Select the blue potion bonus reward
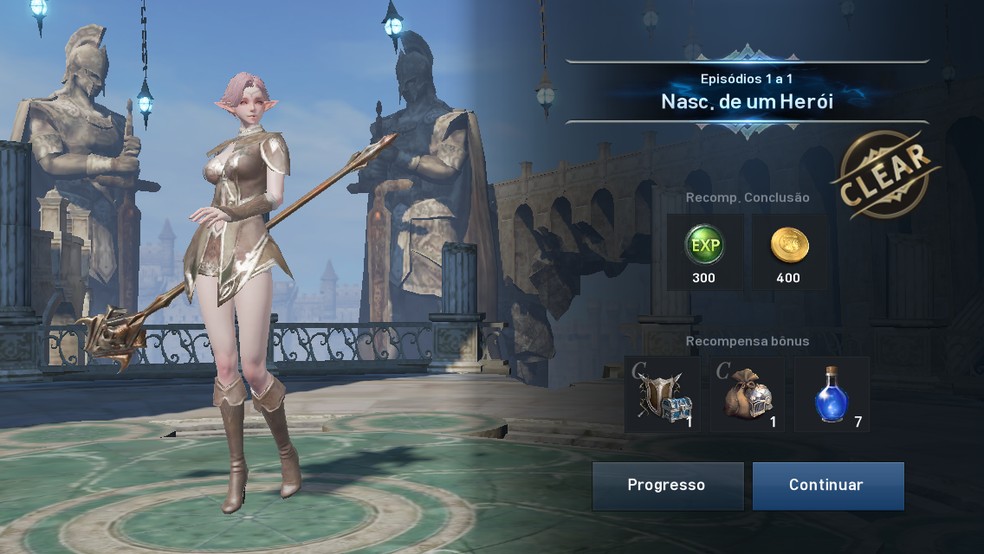 click(x=832, y=394)
